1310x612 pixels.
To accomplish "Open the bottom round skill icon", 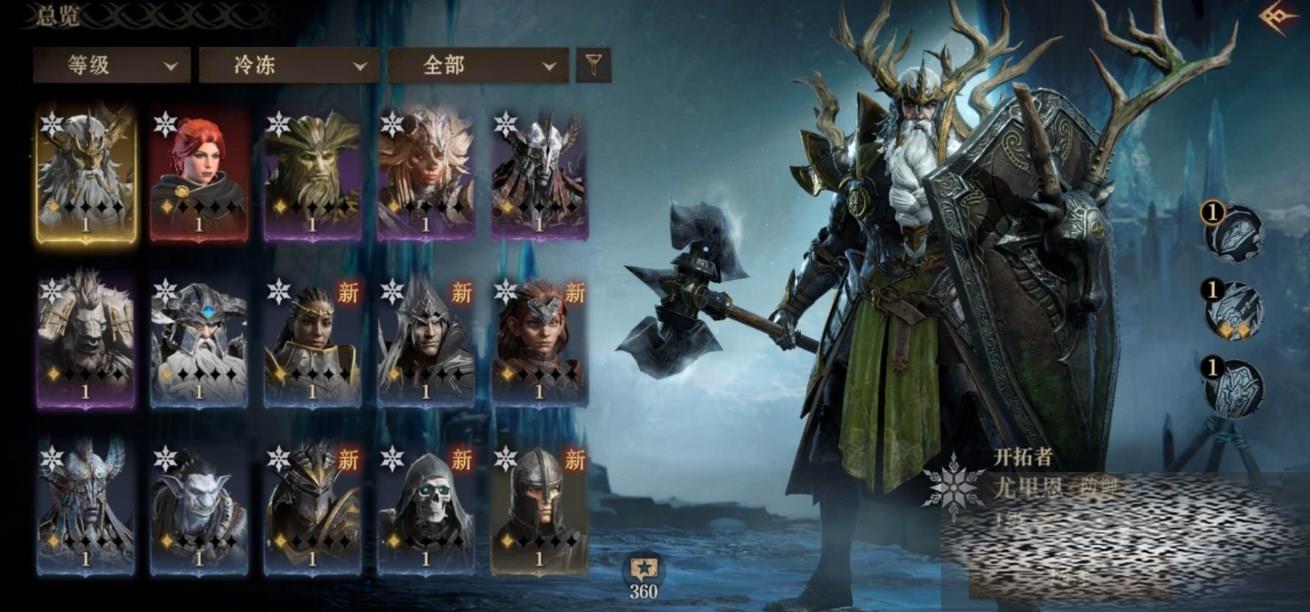I will point(1235,387).
